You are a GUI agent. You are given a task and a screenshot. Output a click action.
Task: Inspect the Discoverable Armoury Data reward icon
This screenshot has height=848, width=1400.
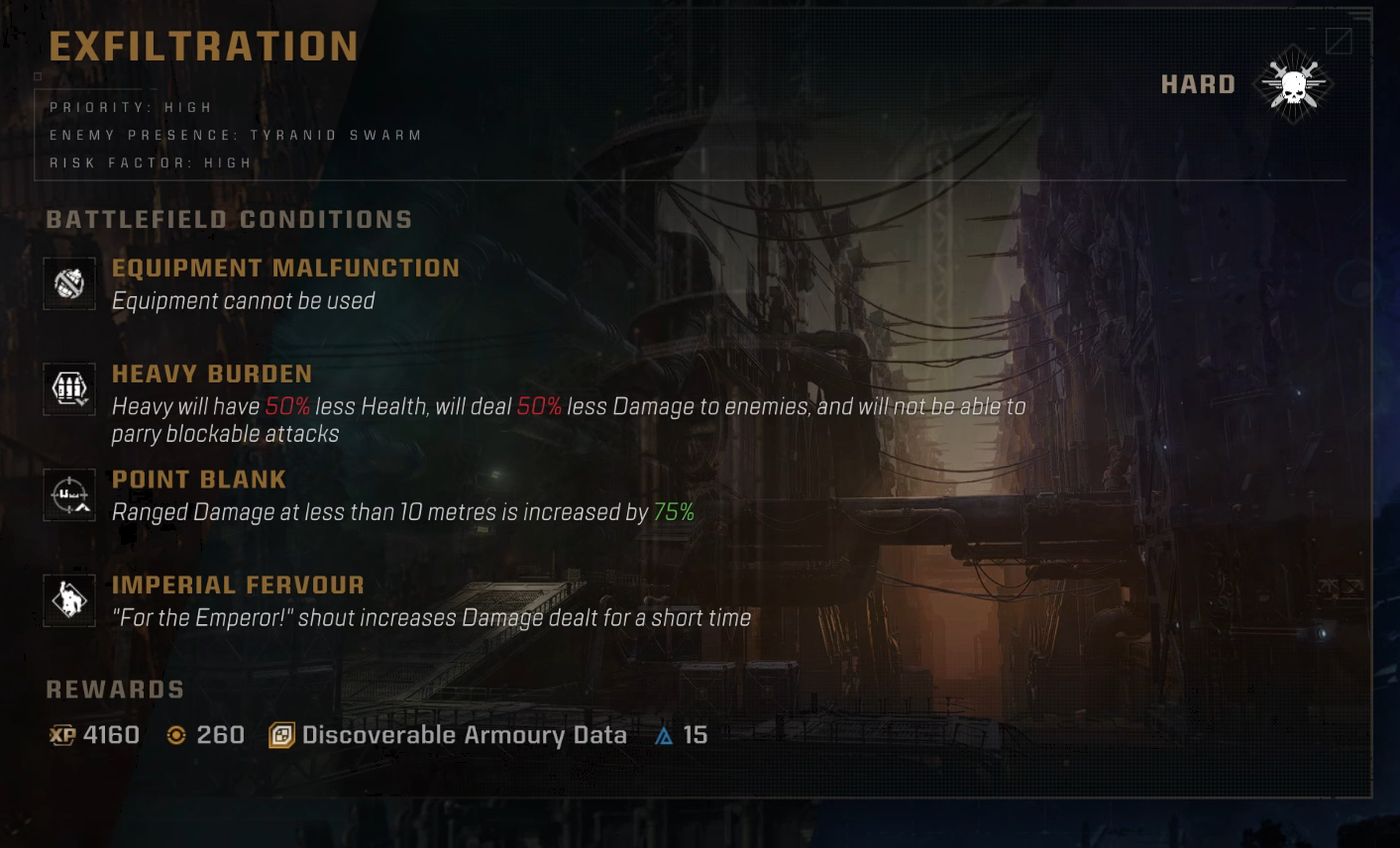point(281,735)
